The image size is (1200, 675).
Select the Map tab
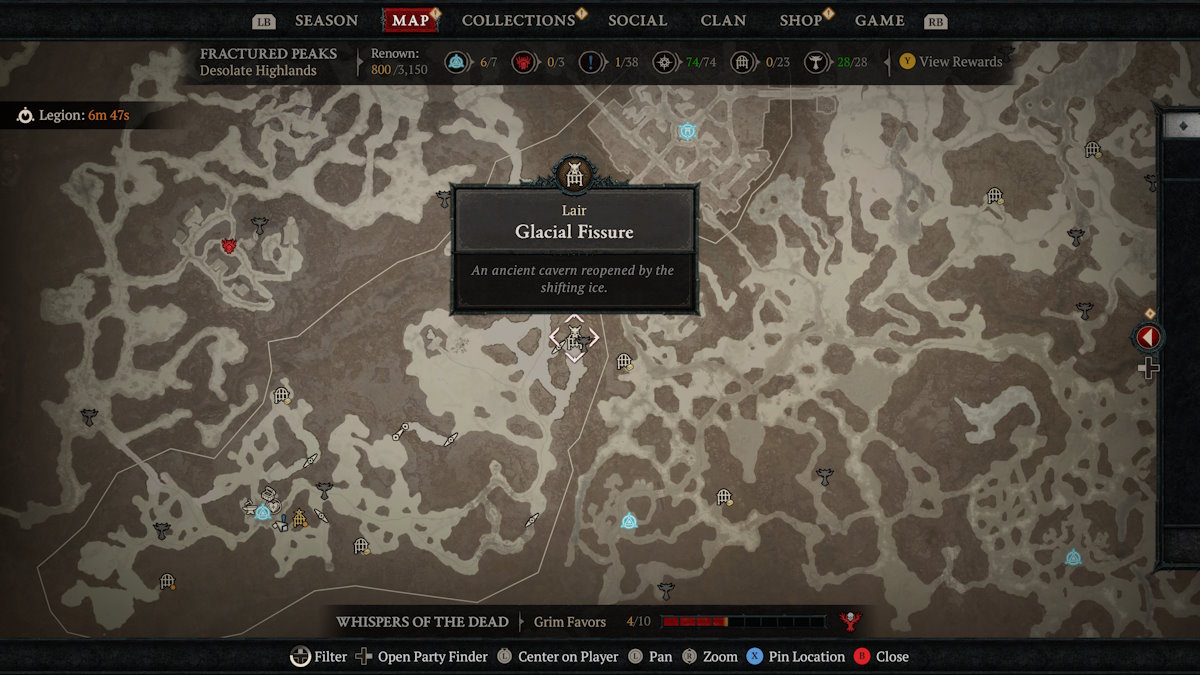point(410,20)
